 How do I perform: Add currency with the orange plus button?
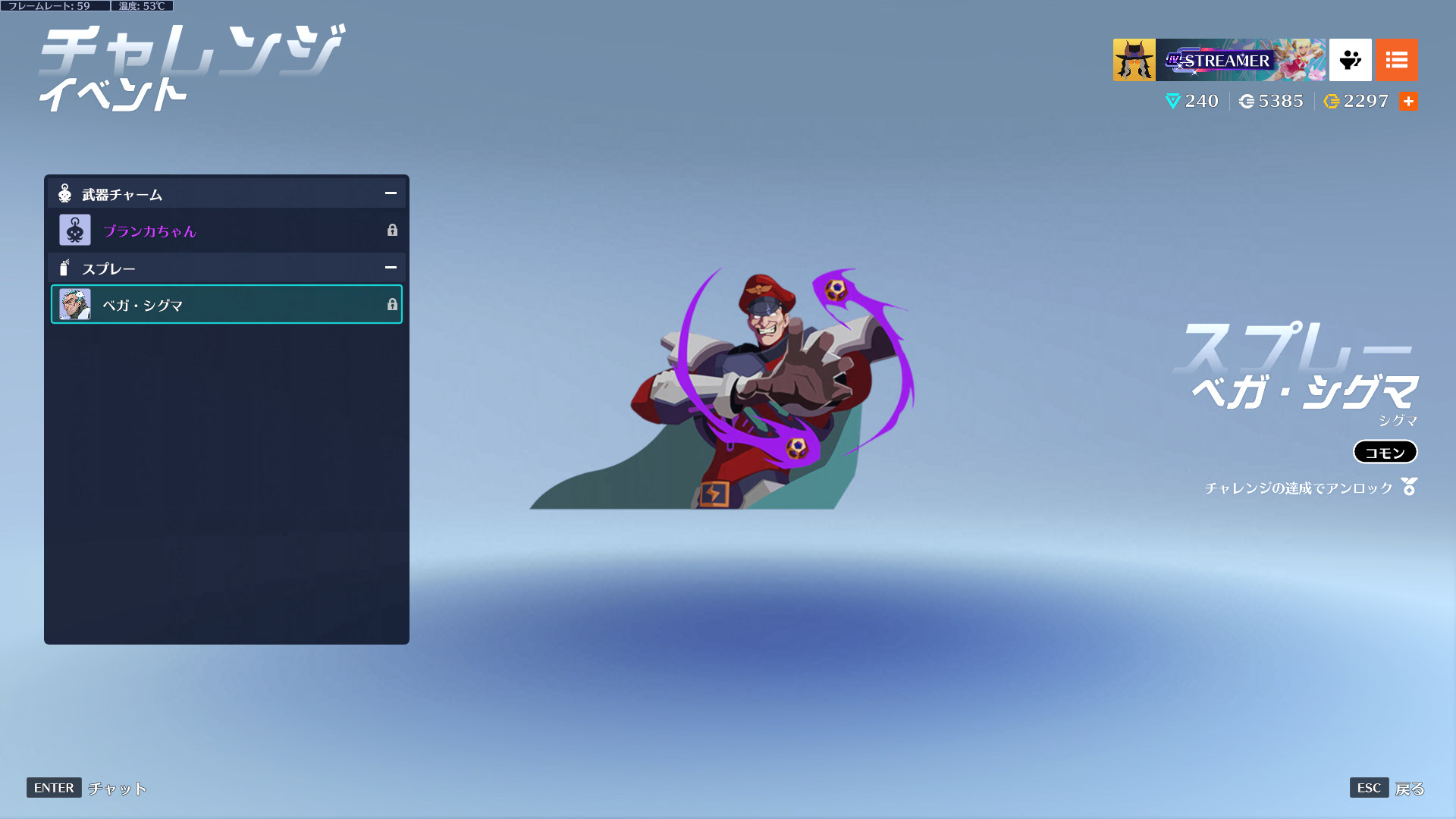[x=1408, y=102]
